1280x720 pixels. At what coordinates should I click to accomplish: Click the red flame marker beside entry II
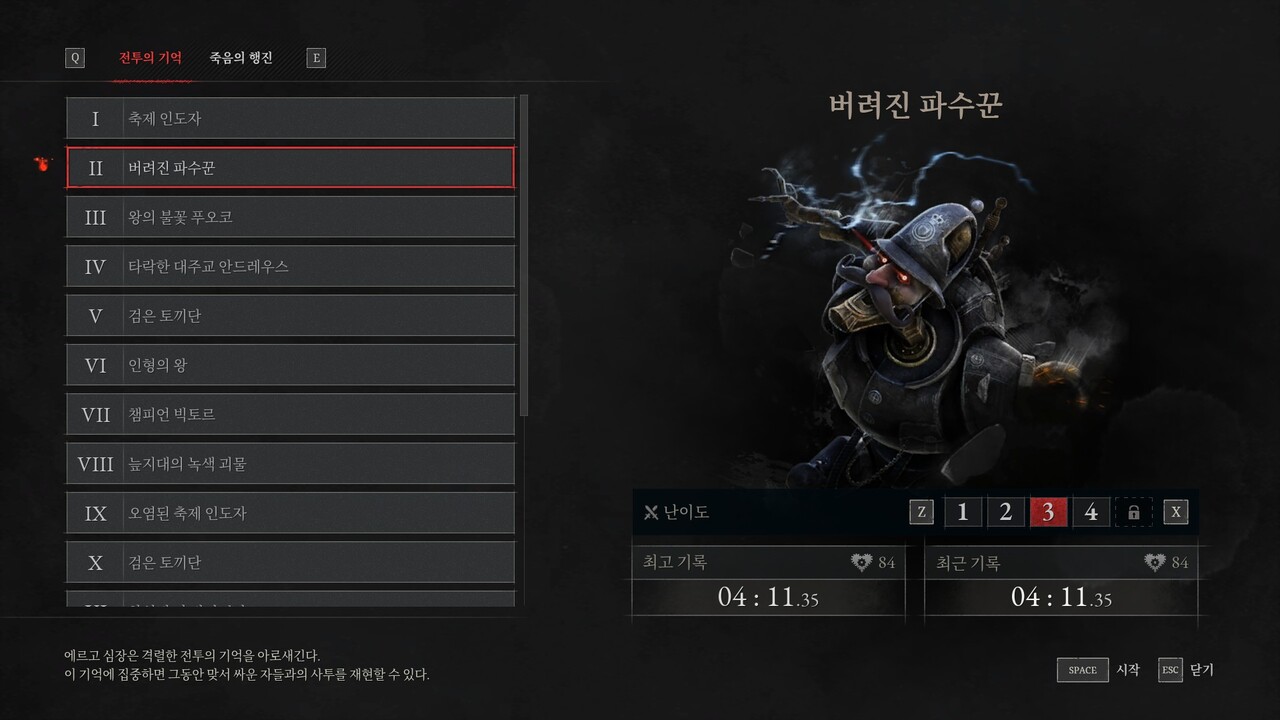40,166
